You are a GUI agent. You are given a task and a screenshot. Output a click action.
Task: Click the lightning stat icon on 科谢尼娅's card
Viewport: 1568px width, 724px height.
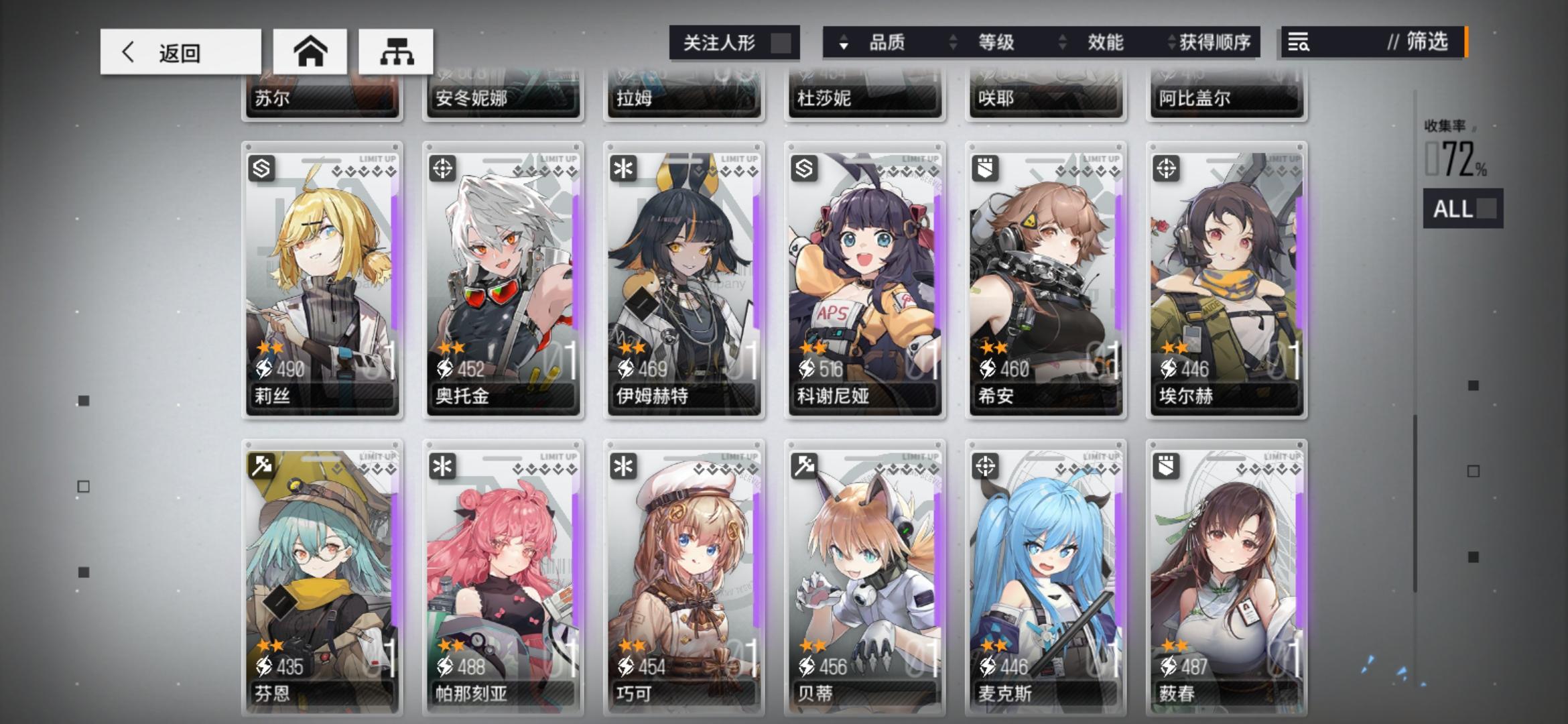pos(805,369)
